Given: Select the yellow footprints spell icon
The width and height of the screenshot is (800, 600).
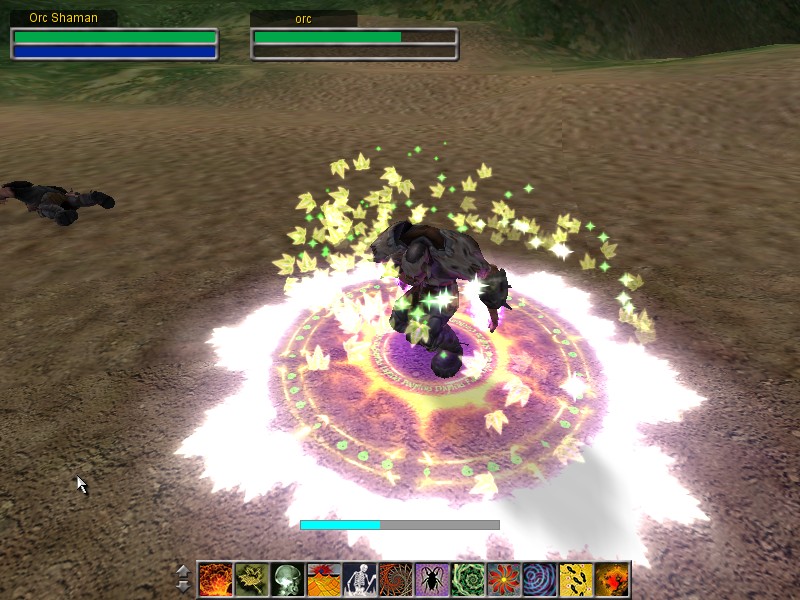Looking at the screenshot, I should click(x=576, y=579).
